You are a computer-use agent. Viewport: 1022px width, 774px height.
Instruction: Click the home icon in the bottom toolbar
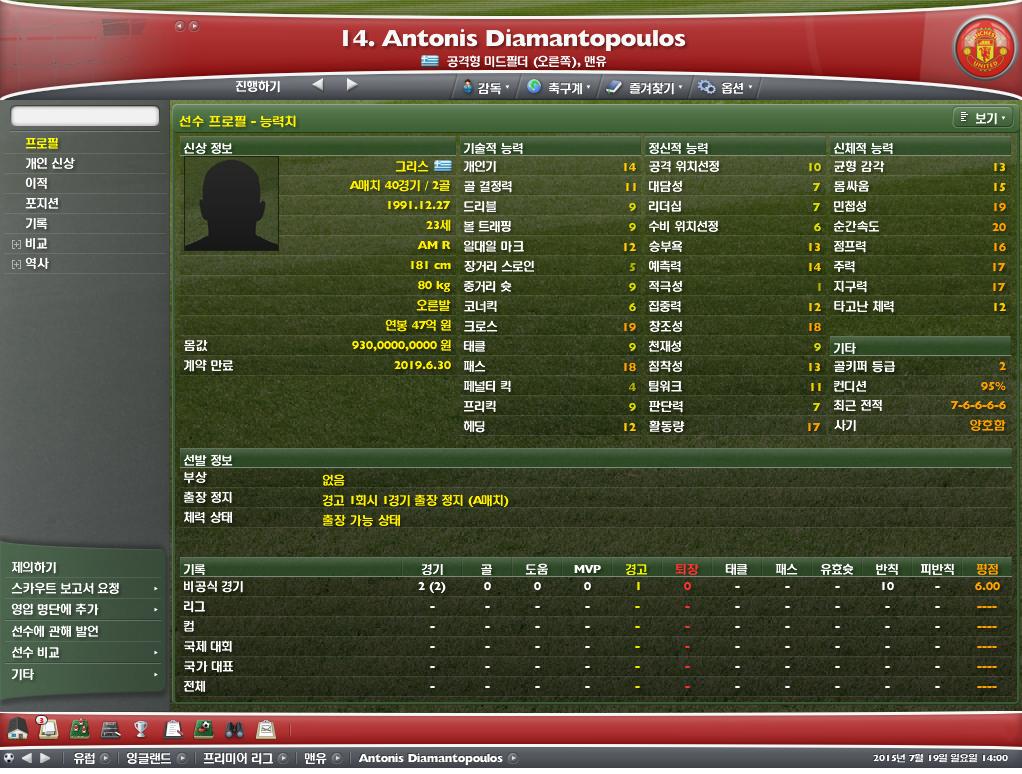[x=17, y=728]
